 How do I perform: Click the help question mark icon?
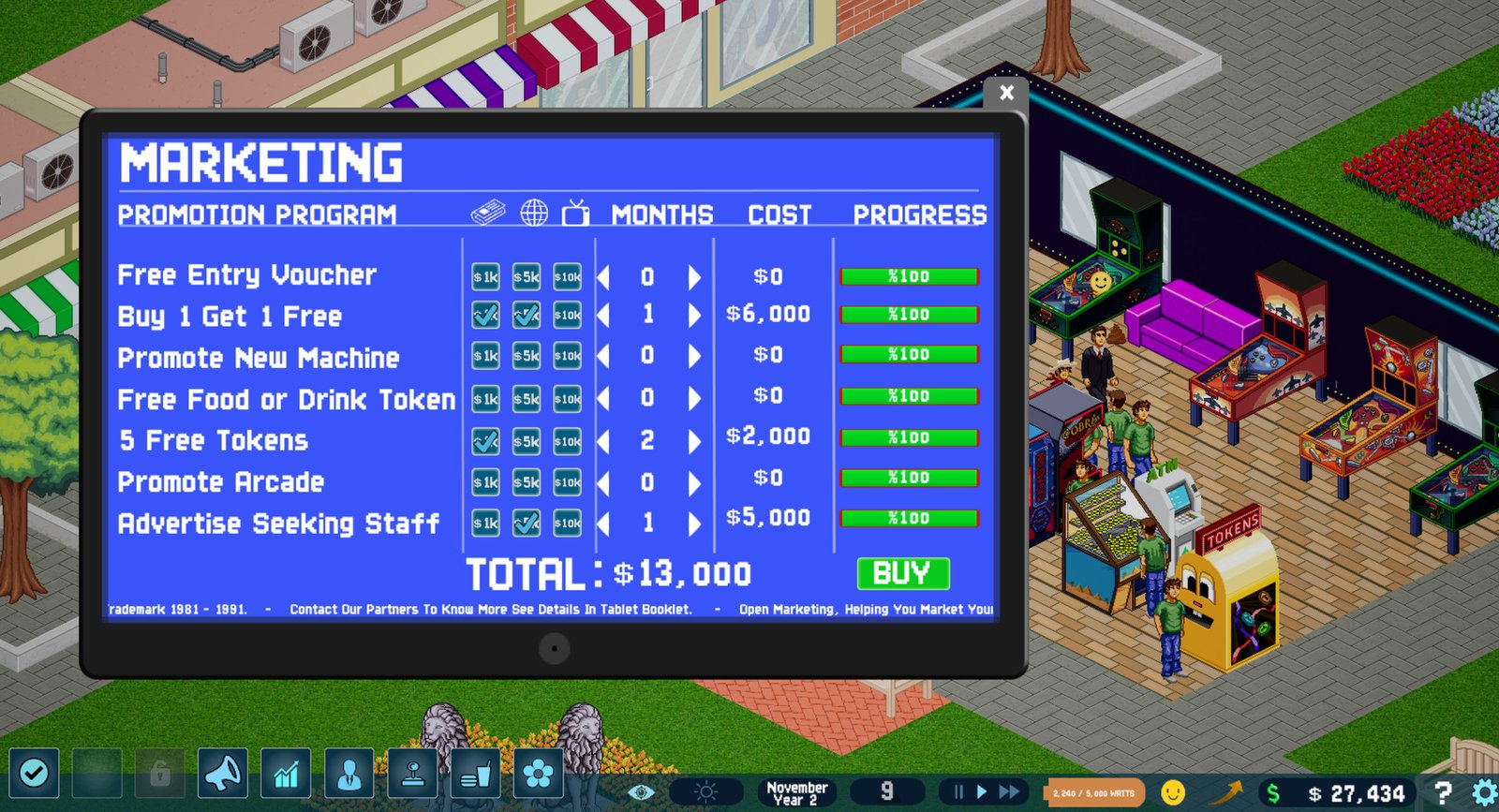click(x=1444, y=790)
